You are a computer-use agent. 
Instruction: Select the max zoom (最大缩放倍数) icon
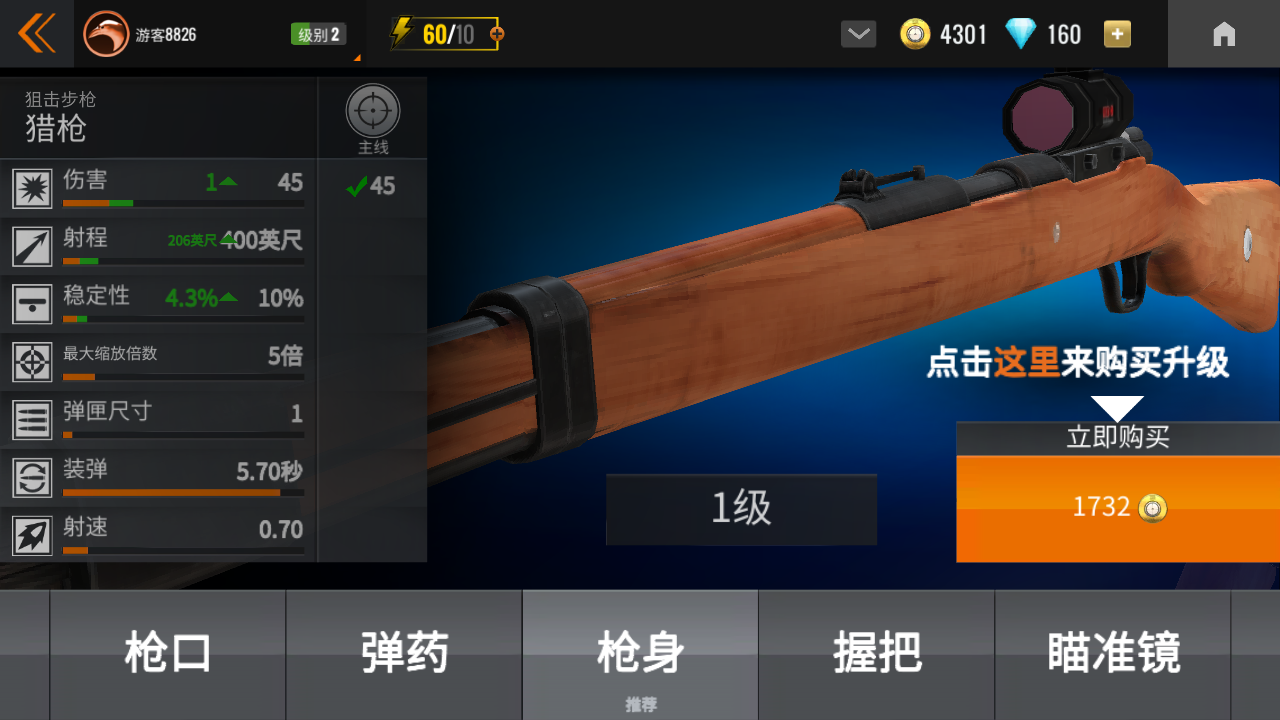click(x=32, y=362)
